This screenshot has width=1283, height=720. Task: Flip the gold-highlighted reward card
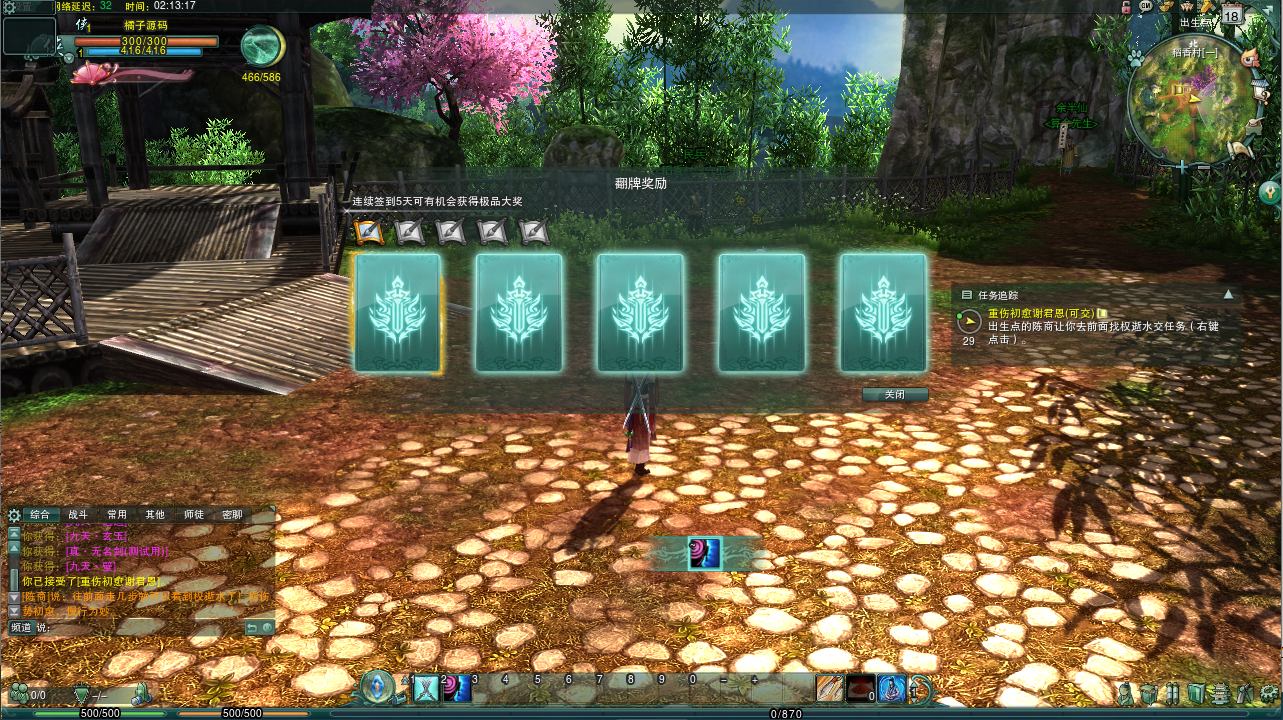click(397, 313)
